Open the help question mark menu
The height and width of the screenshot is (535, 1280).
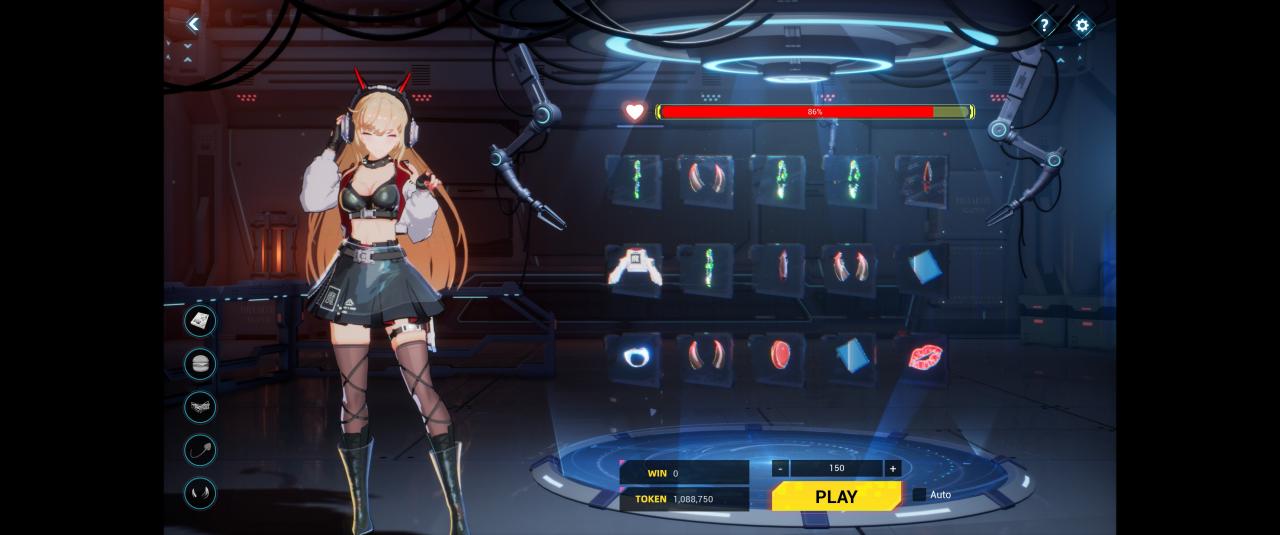[x=1043, y=25]
